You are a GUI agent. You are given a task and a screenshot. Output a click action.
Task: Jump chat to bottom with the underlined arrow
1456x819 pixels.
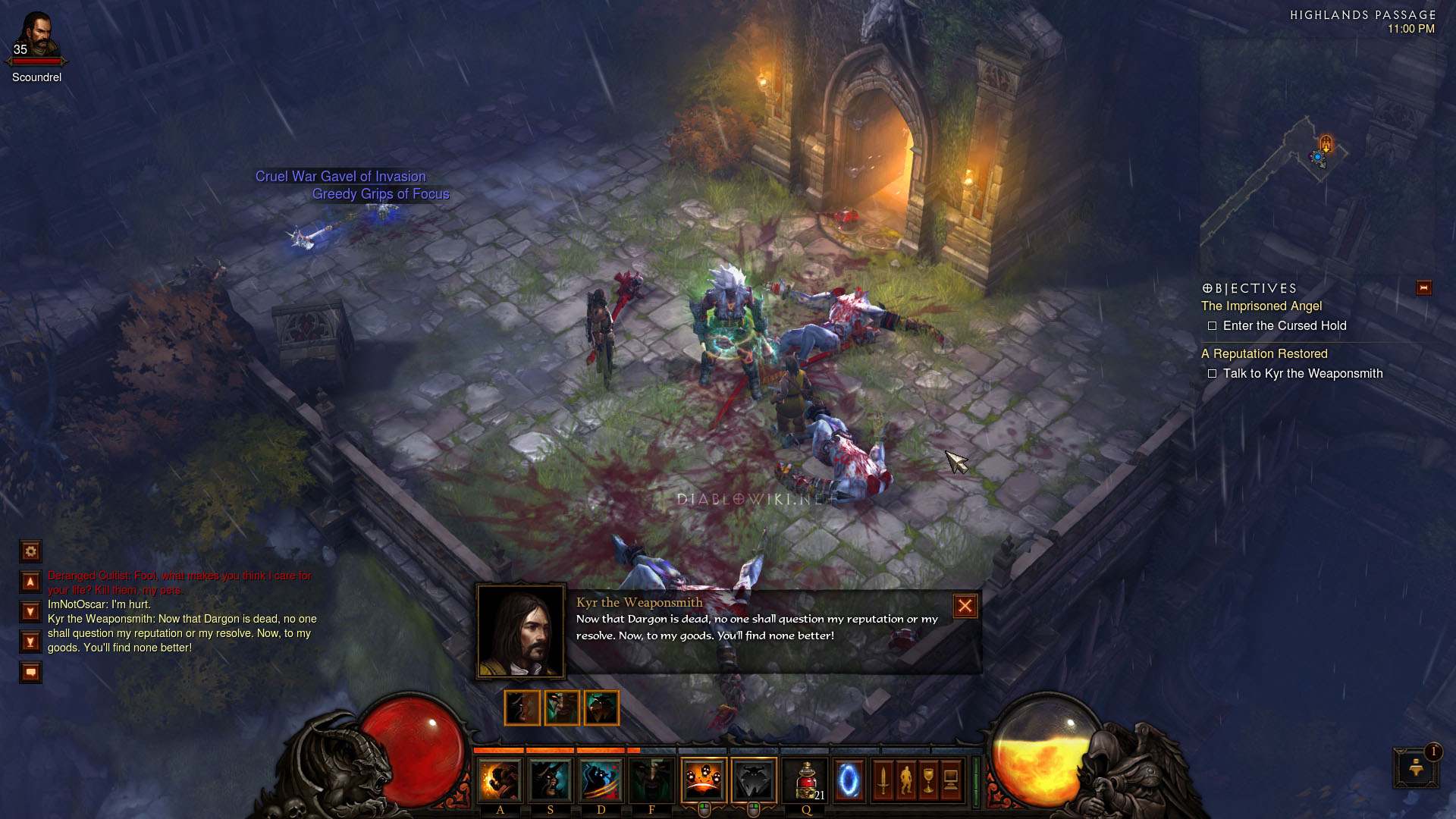[x=30, y=642]
